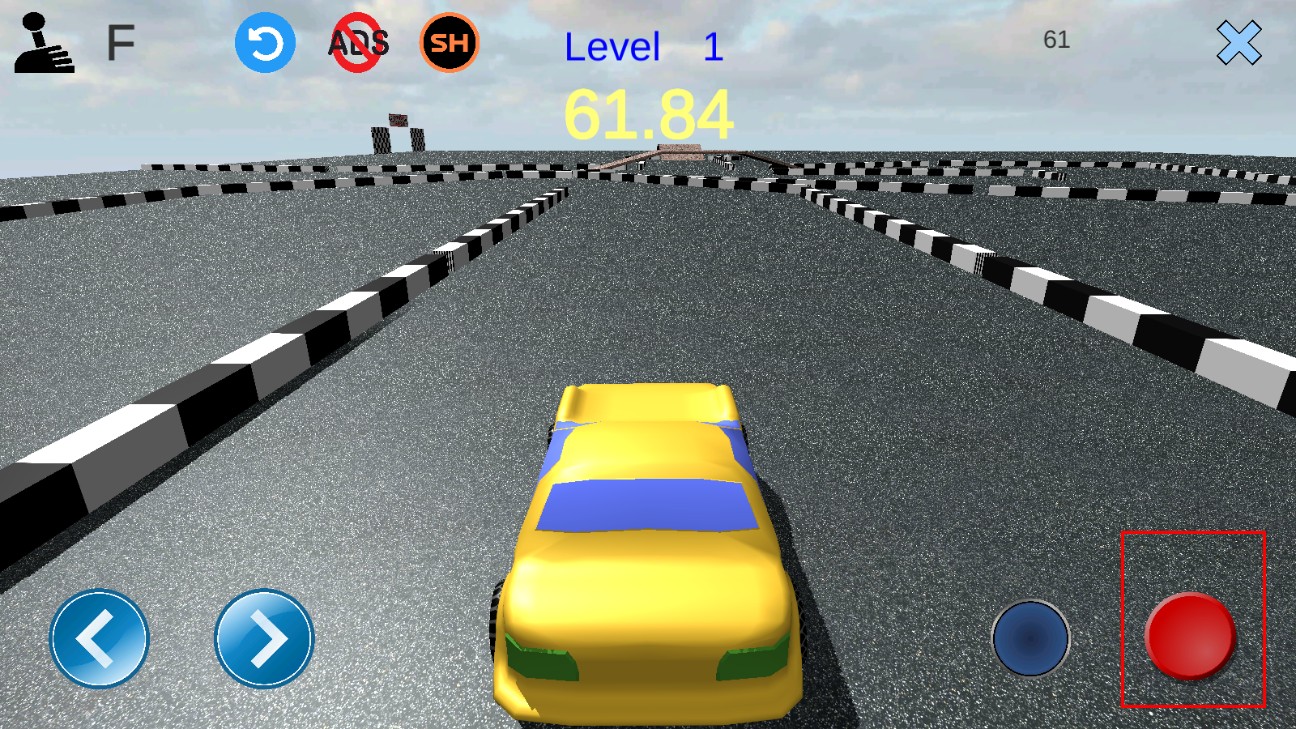Hit the red round pedal button
The width and height of the screenshot is (1296, 729).
[x=1190, y=636]
